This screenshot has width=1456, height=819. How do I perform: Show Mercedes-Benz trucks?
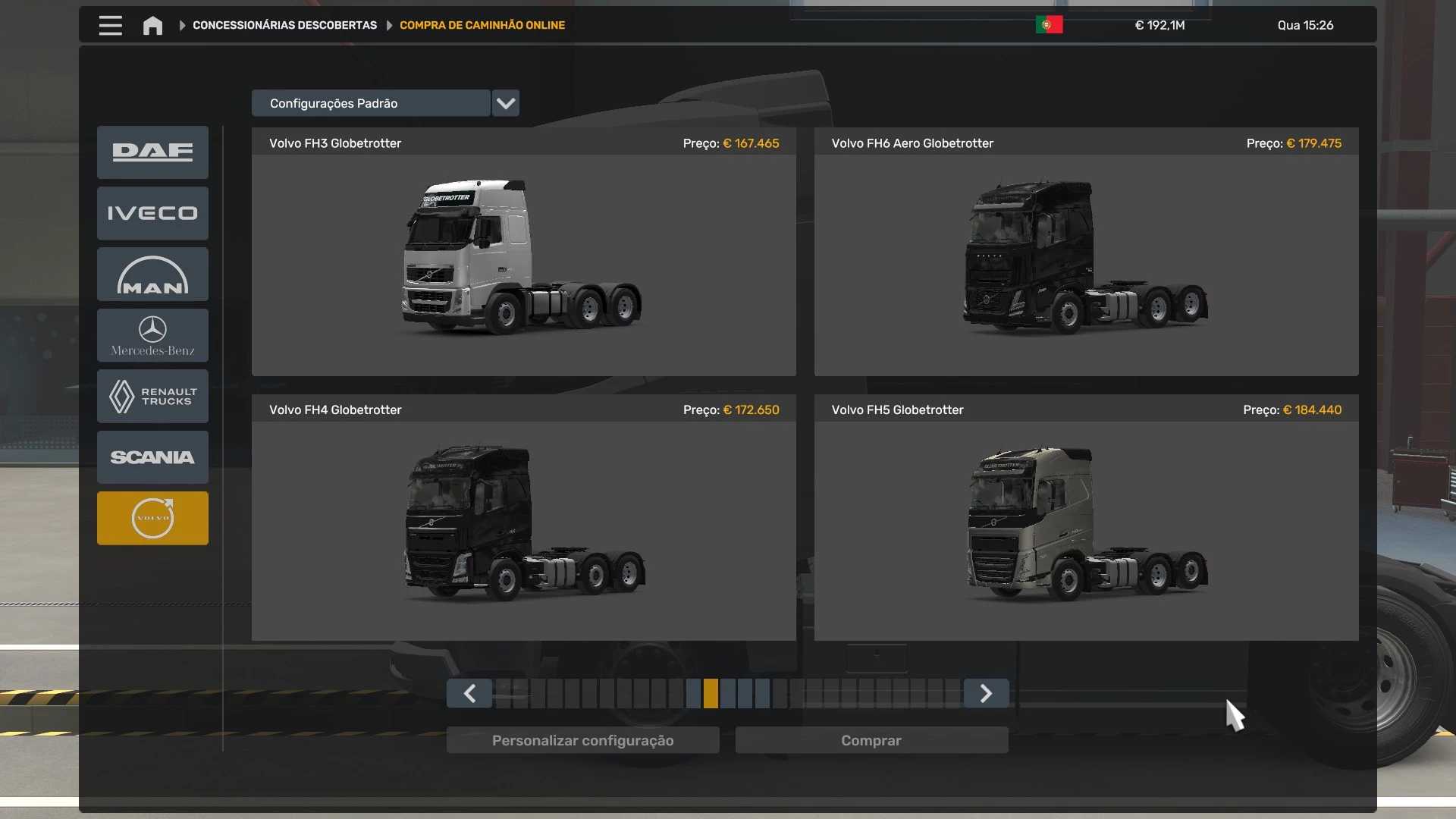pyautogui.click(x=152, y=335)
